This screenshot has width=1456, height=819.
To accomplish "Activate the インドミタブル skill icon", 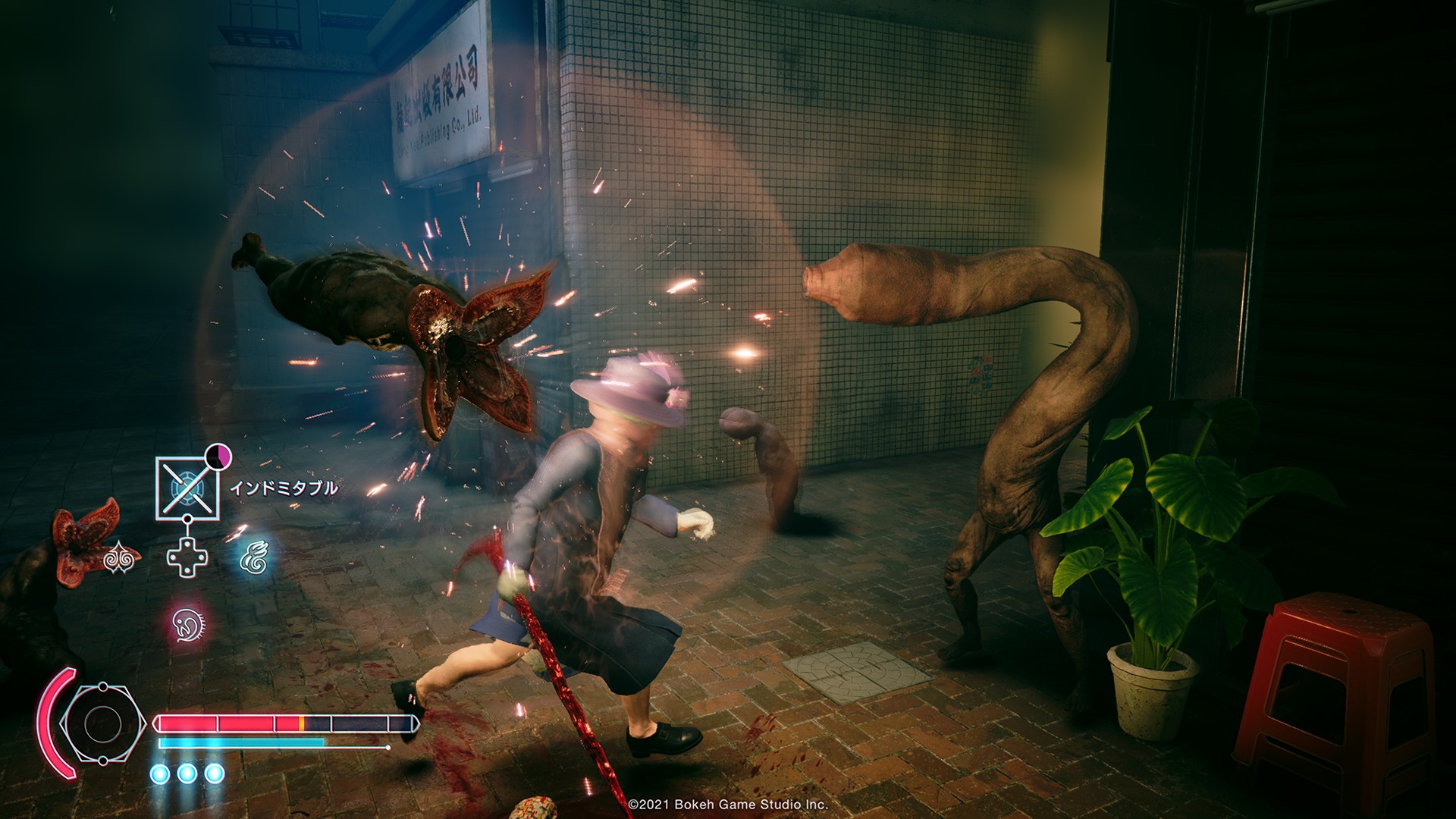I will pyautogui.click(x=187, y=488).
